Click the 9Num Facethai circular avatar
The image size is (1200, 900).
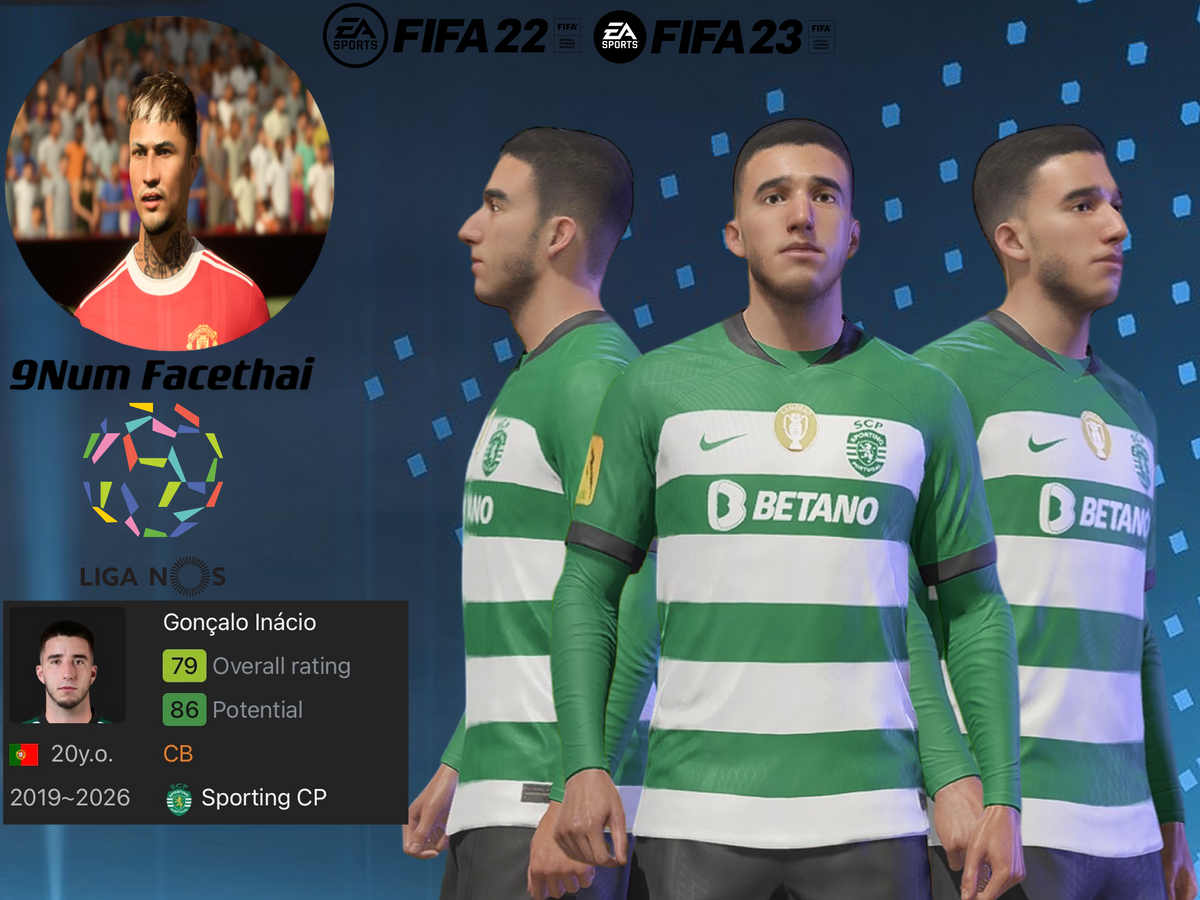[x=170, y=180]
